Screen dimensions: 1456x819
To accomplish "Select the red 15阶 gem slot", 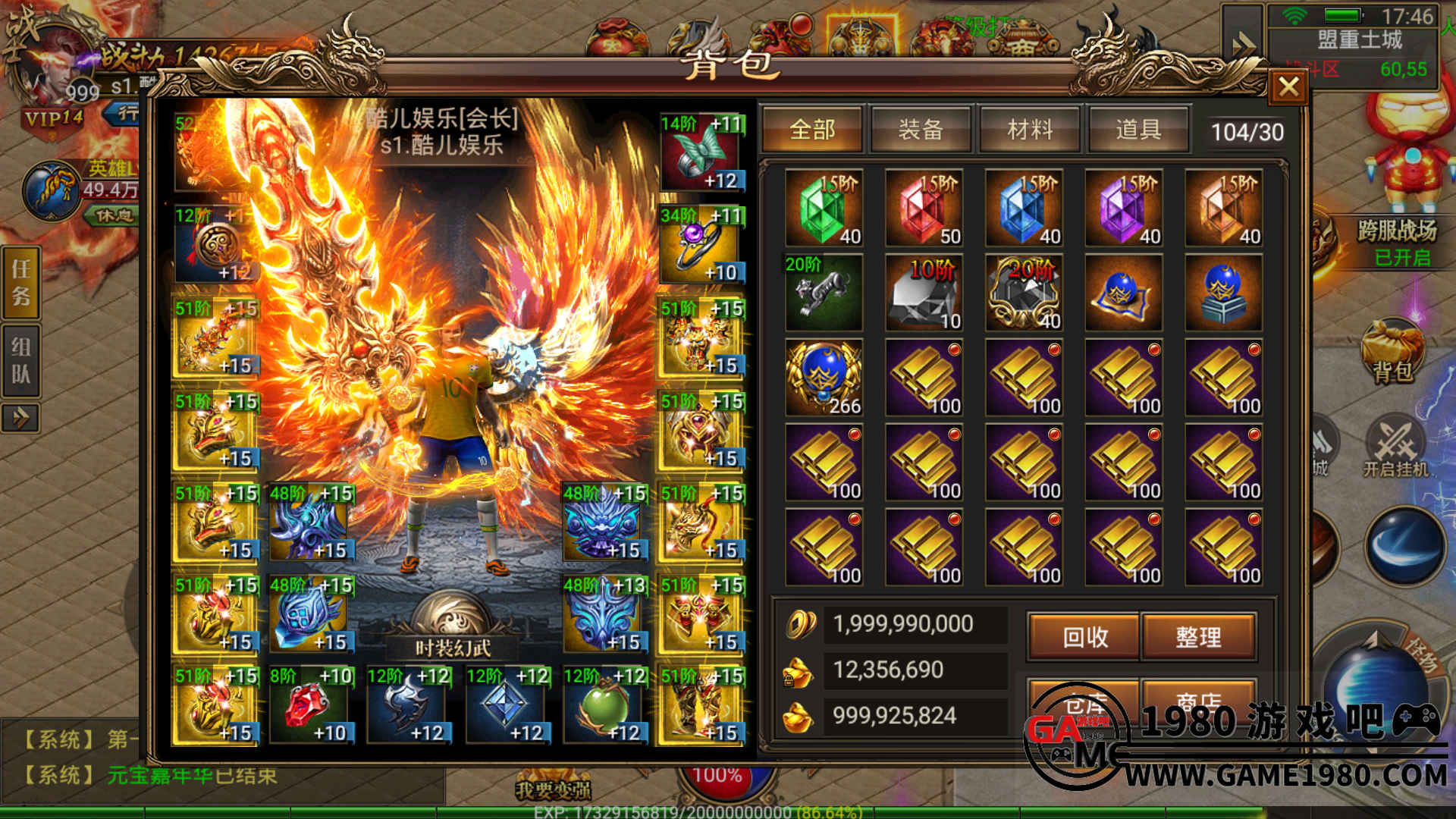I will 924,209.
